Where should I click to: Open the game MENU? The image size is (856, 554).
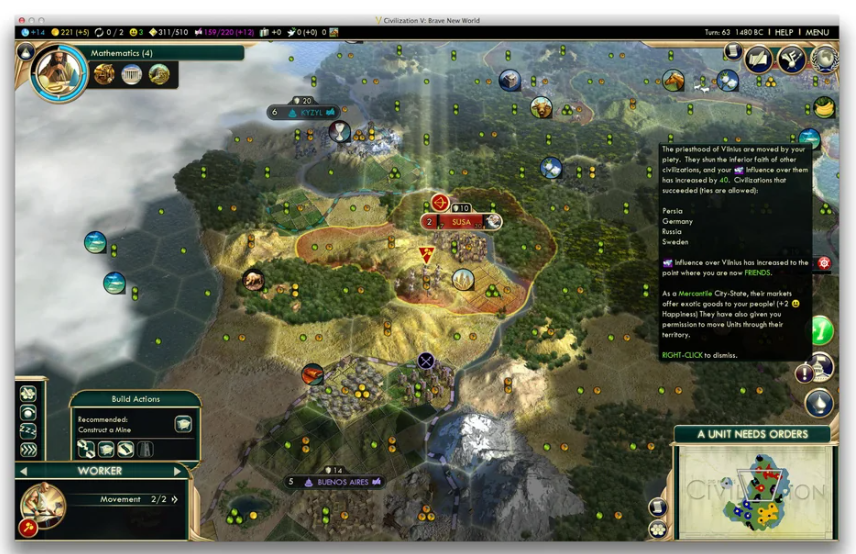(x=817, y=32)
